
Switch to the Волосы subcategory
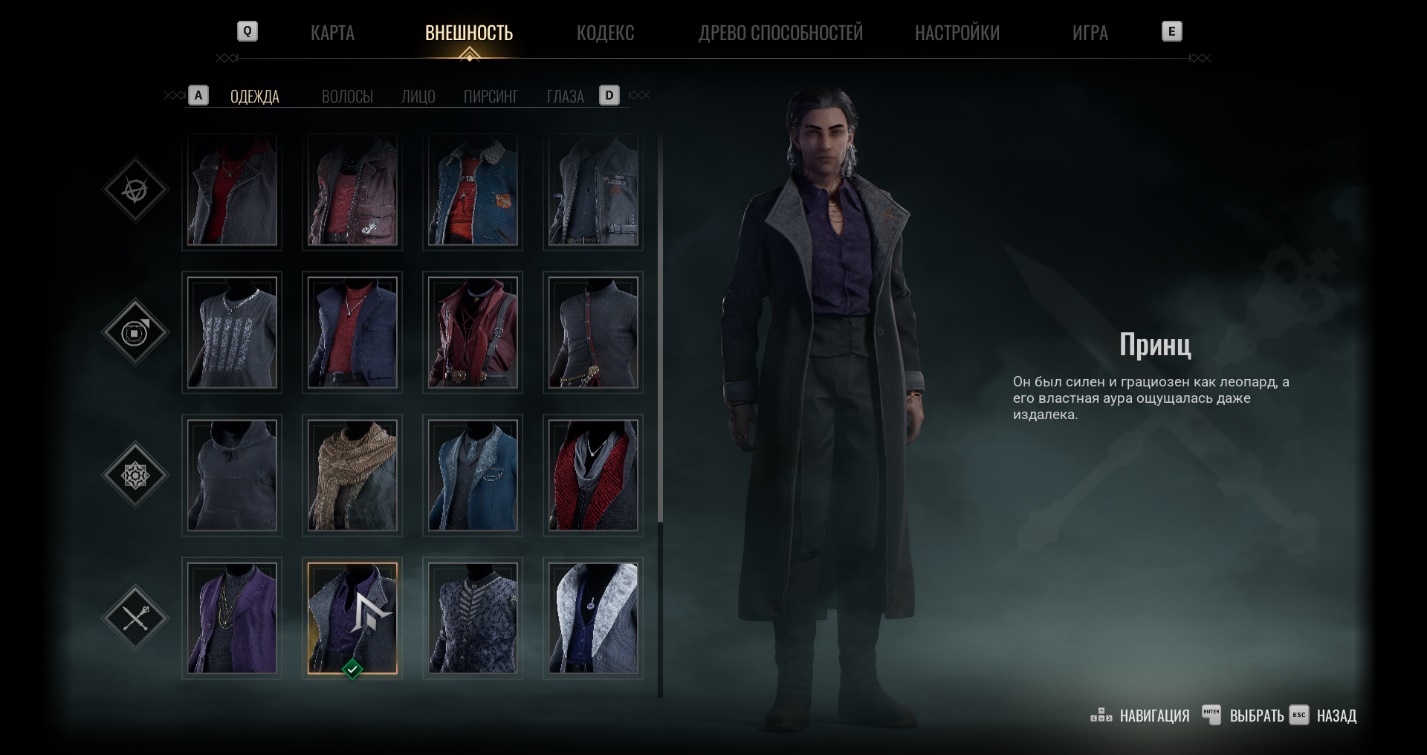[x=347, y=97]
